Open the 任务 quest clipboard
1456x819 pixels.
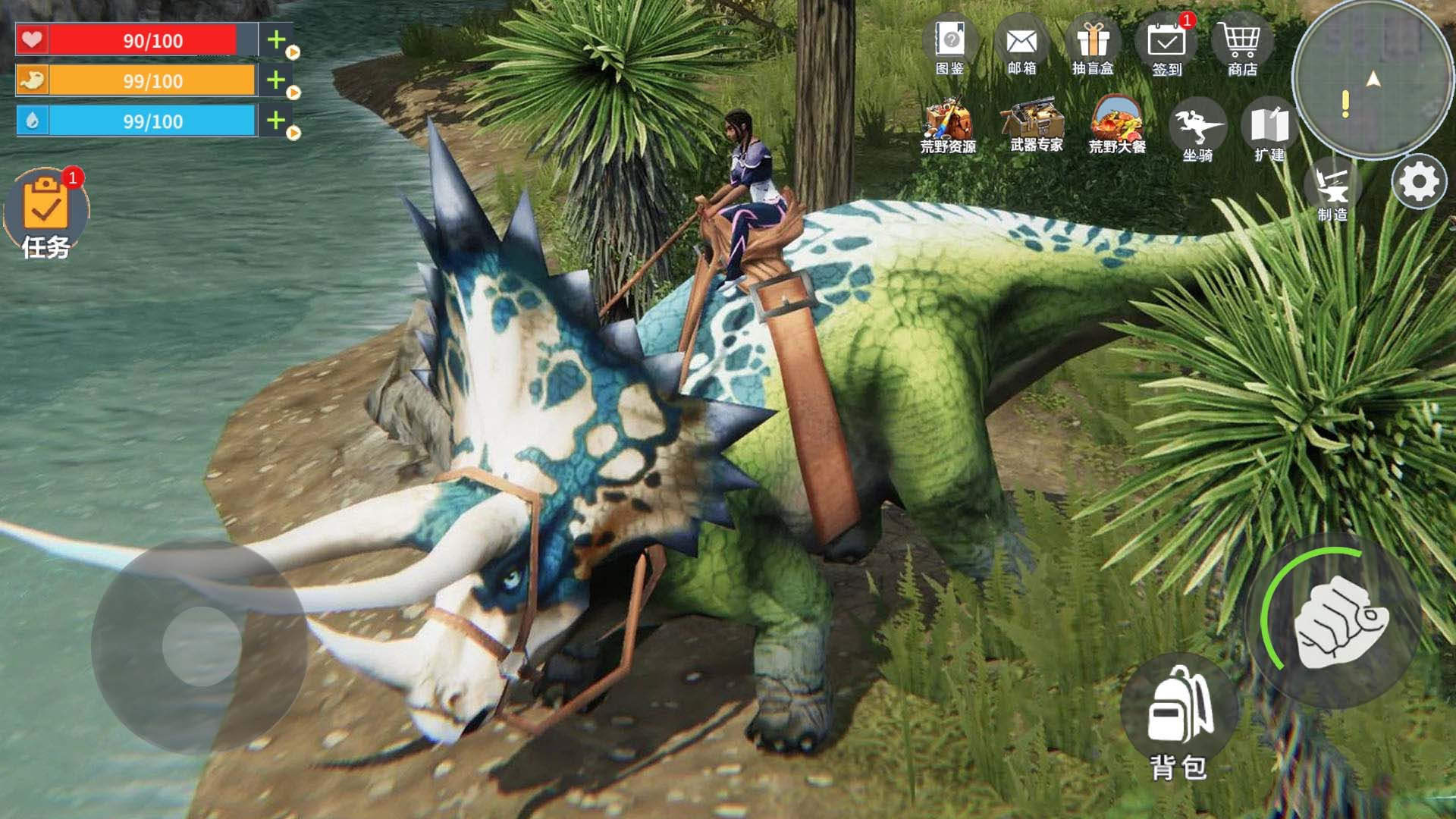46,212
